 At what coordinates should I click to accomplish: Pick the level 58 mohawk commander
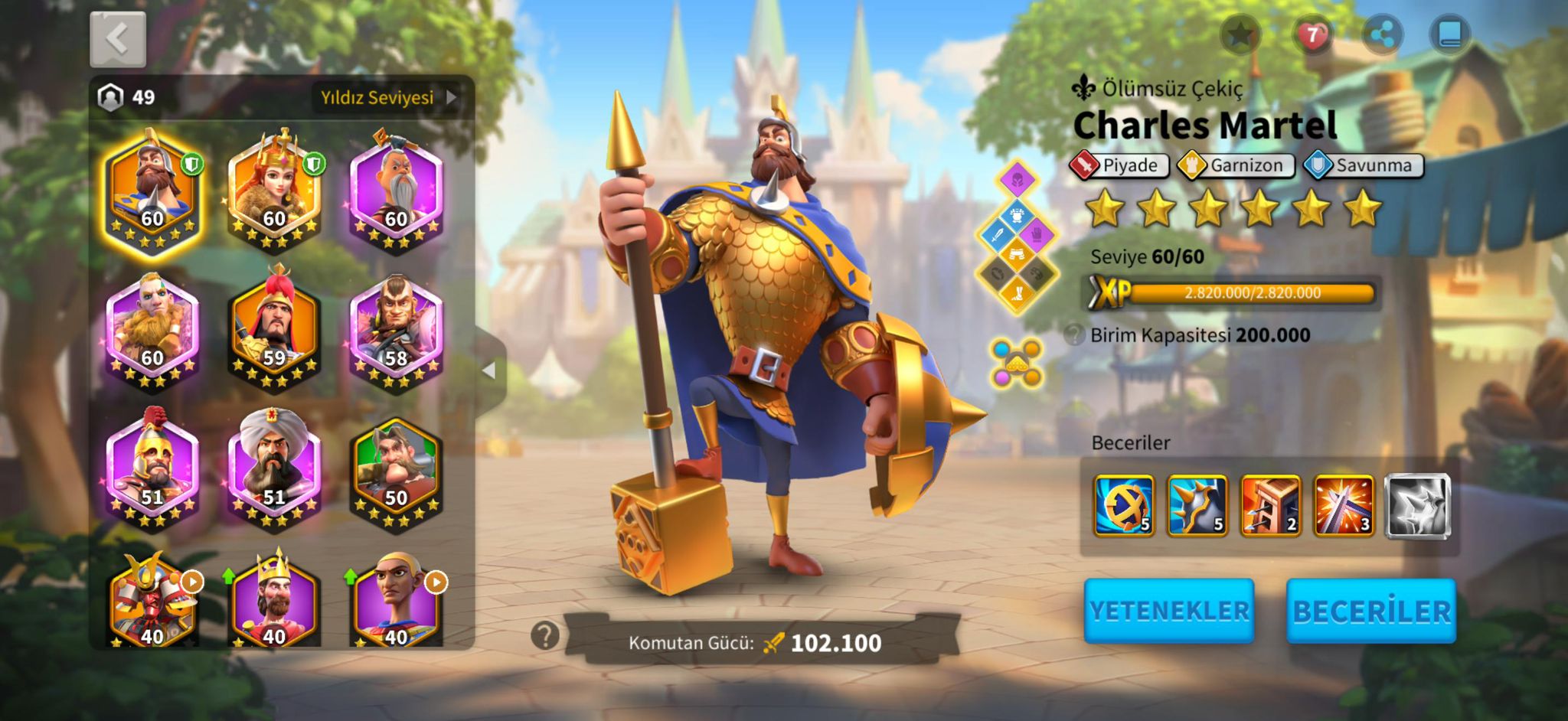coord(396,328)
